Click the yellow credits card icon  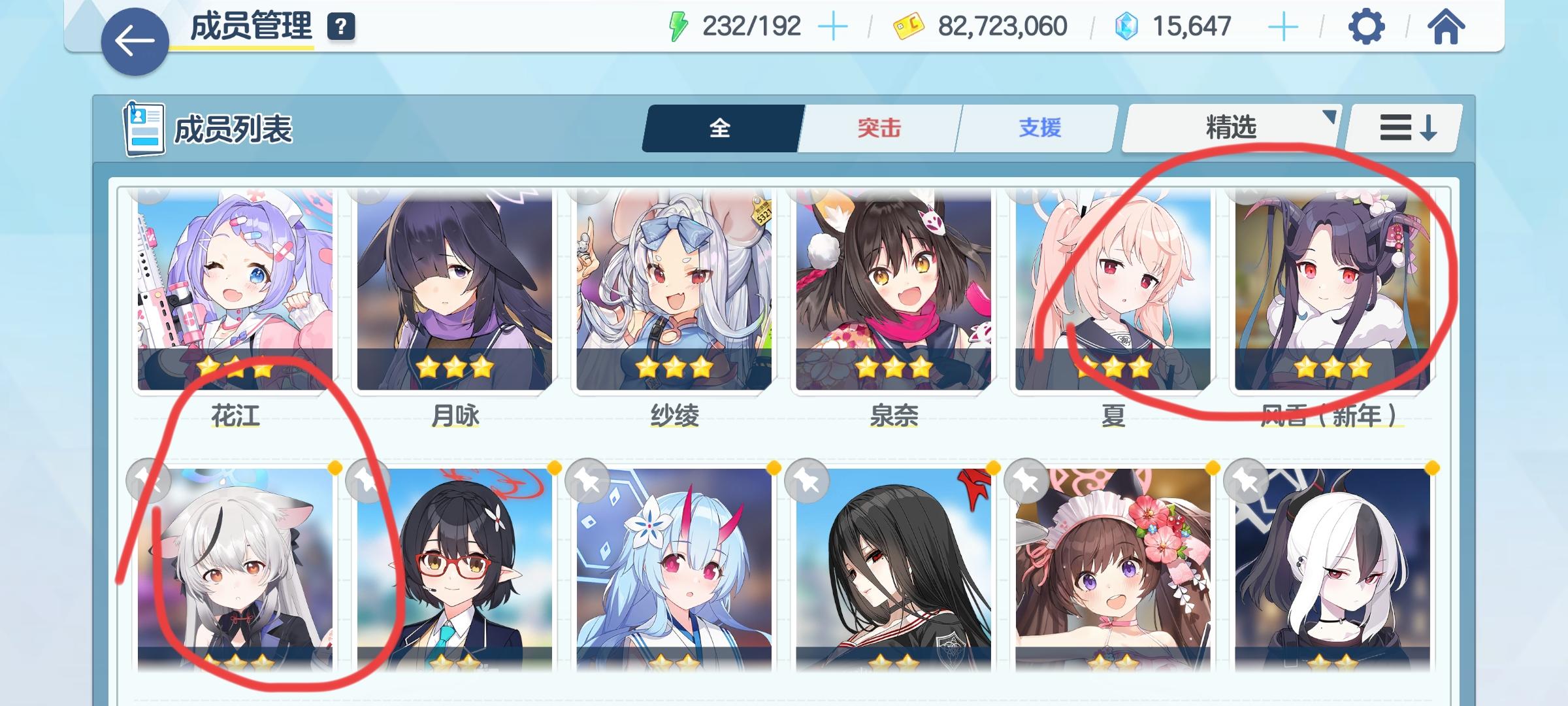[x=909, y=26]
